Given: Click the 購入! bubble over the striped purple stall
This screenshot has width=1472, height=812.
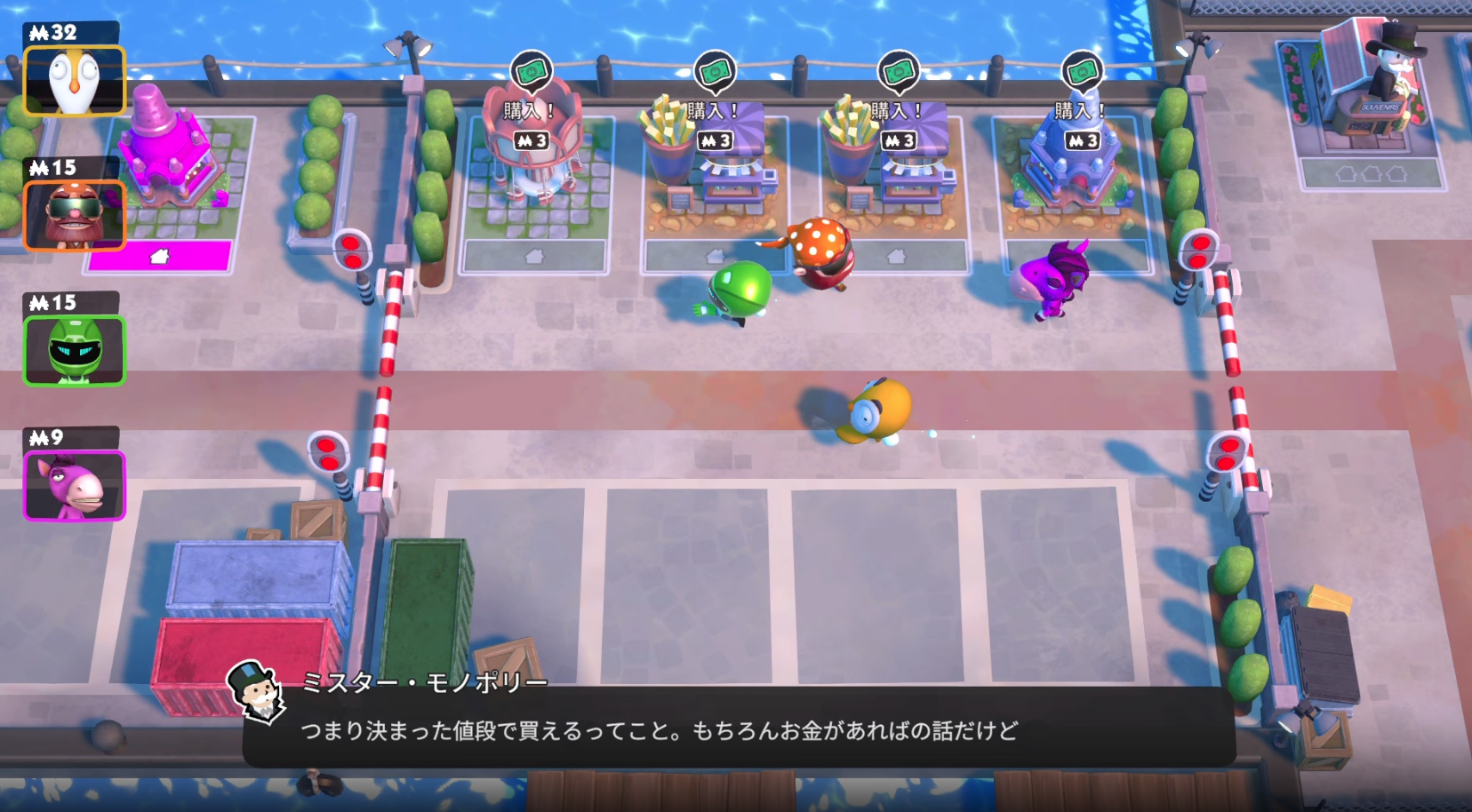Looking at the screenshot, I should point(713,108).
